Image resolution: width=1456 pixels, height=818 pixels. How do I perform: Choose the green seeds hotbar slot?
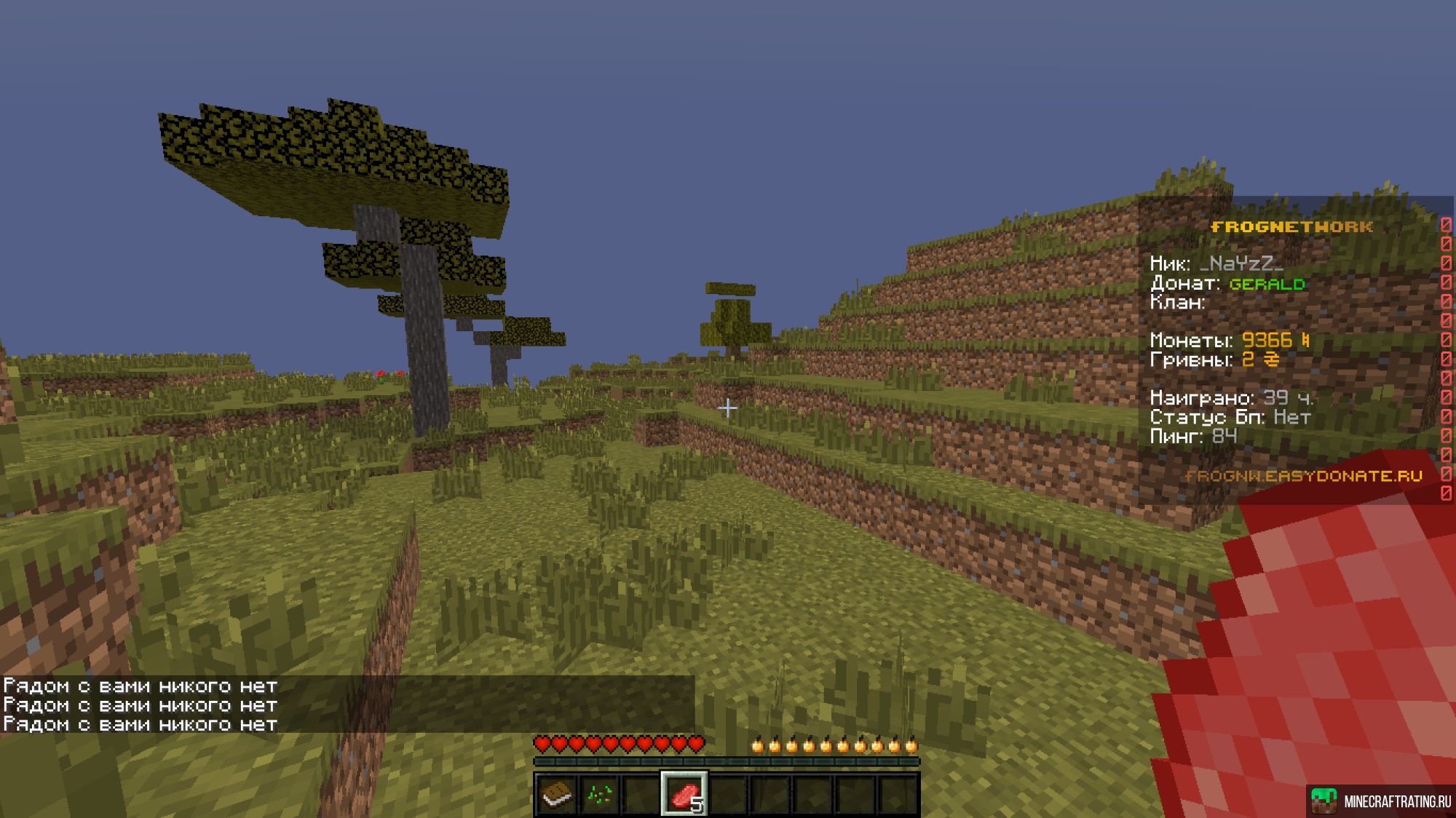[x=599, y=794]
